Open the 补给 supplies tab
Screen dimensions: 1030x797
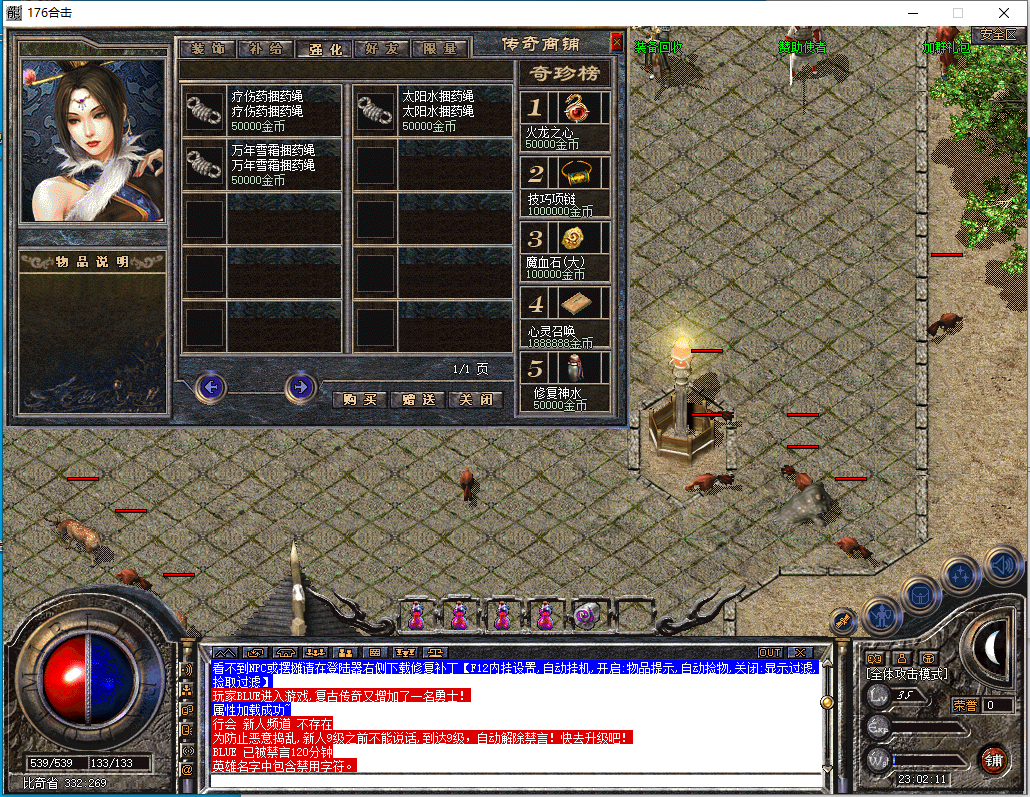[x=266, y=49]
